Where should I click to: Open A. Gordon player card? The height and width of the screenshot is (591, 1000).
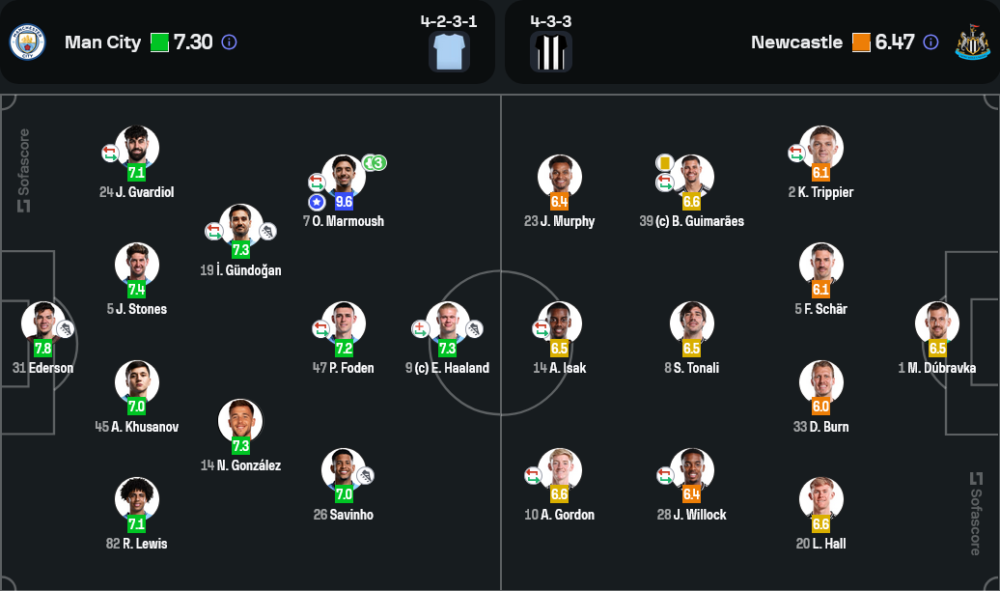click(x=559, y=471)
